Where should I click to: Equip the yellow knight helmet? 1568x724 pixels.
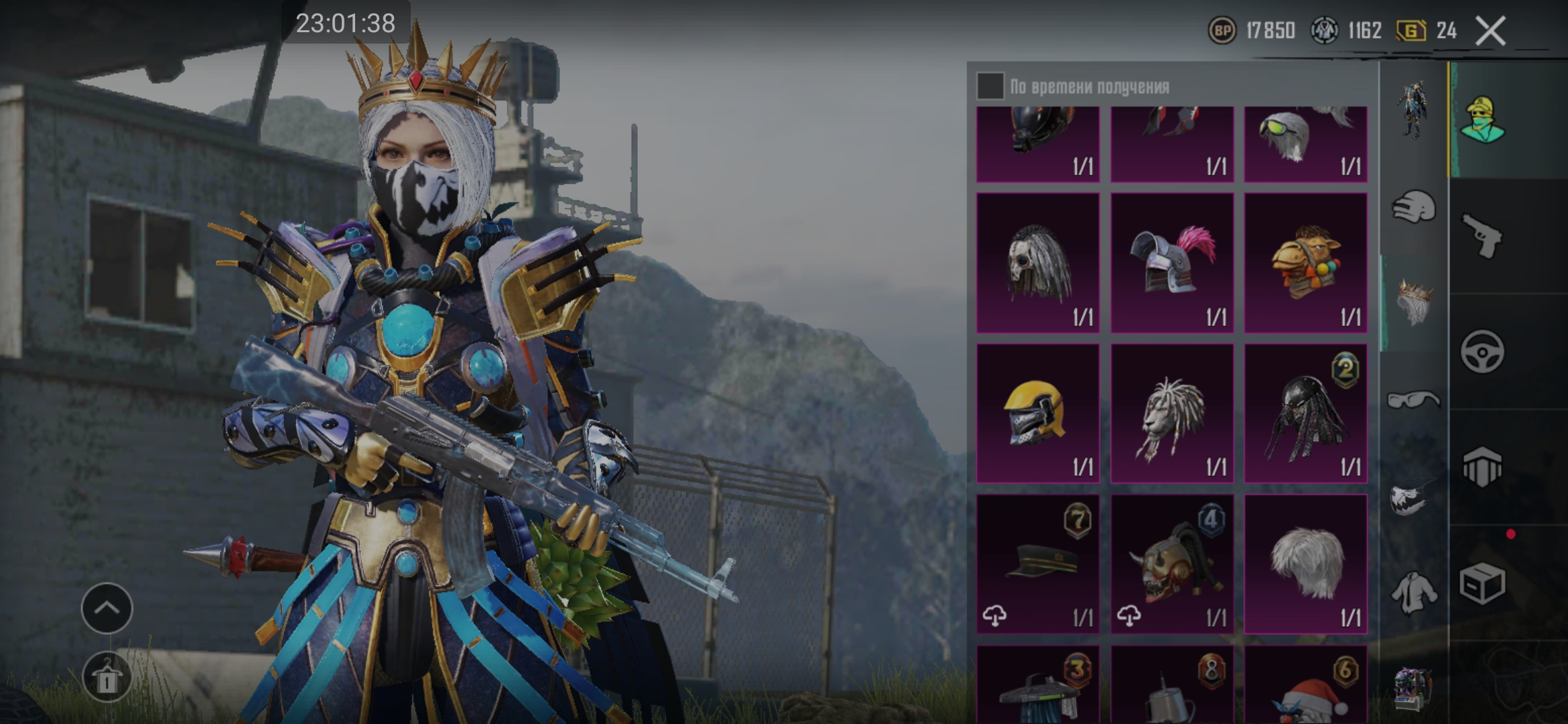click(x=1038, y=413)
